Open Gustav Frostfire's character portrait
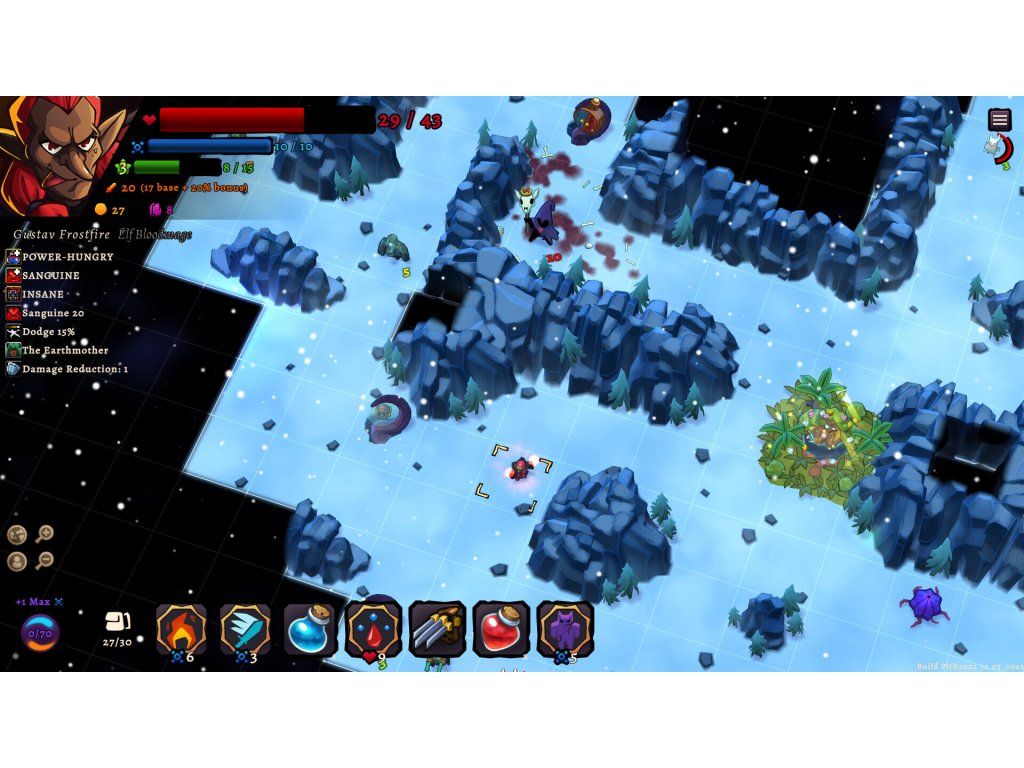Screen dimensions: 1024x768 pos(65,155)
